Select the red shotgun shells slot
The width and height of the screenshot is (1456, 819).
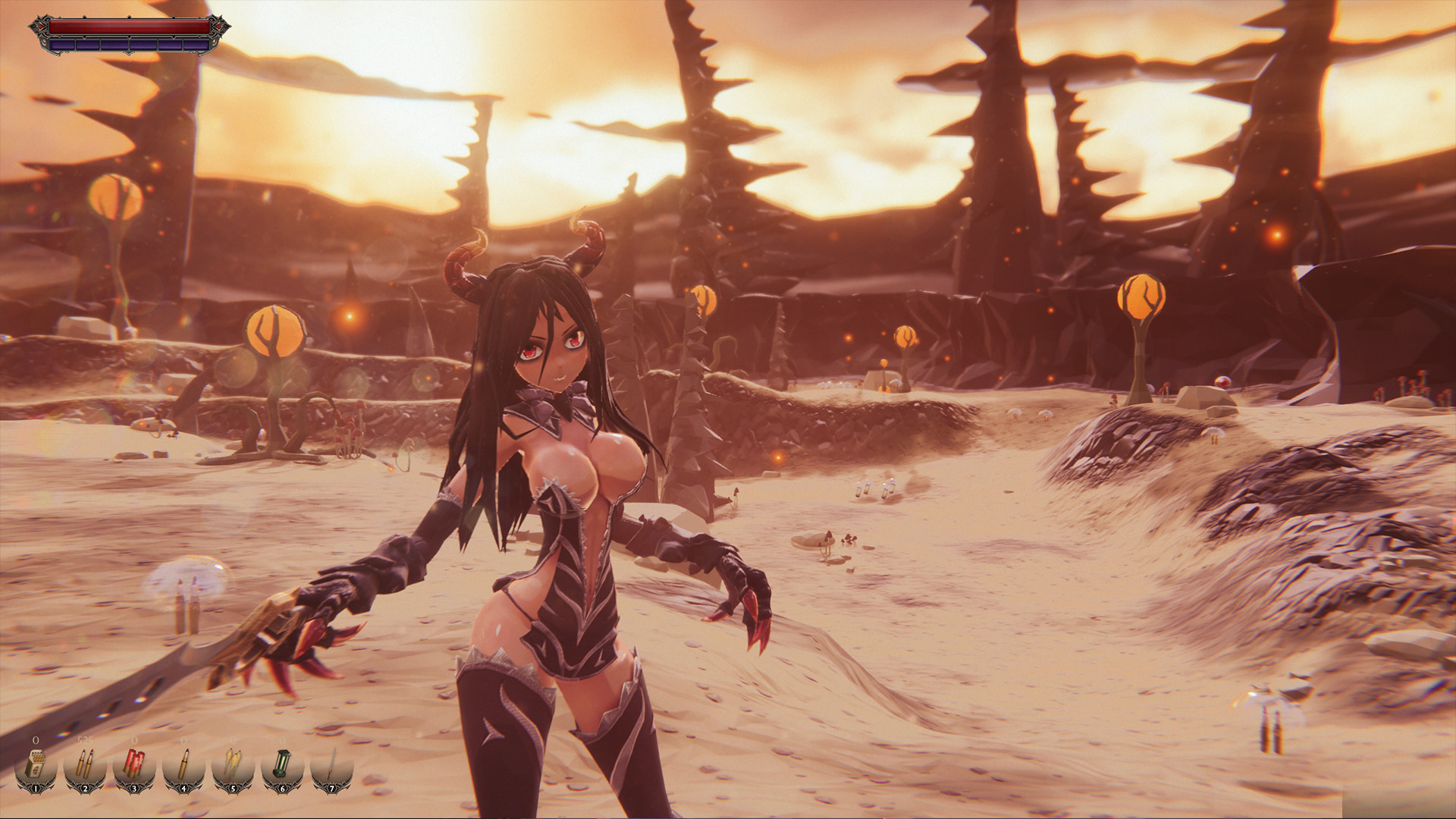point(134,763)
